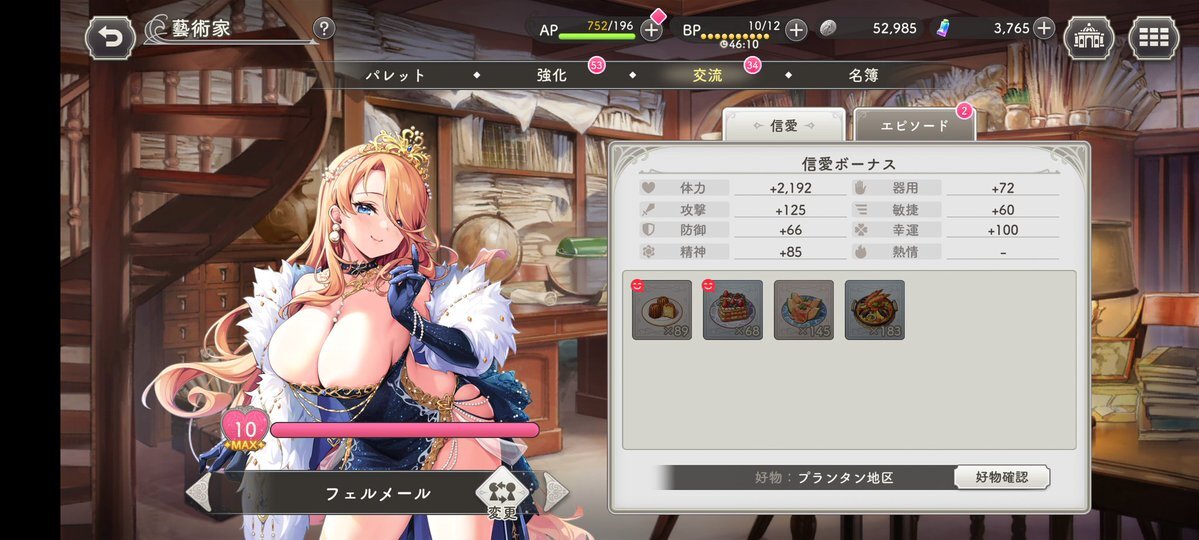This screenshot has width=1199, height=540.
Task: Go back with the return arrow button
Action: (x=110, y=39)
